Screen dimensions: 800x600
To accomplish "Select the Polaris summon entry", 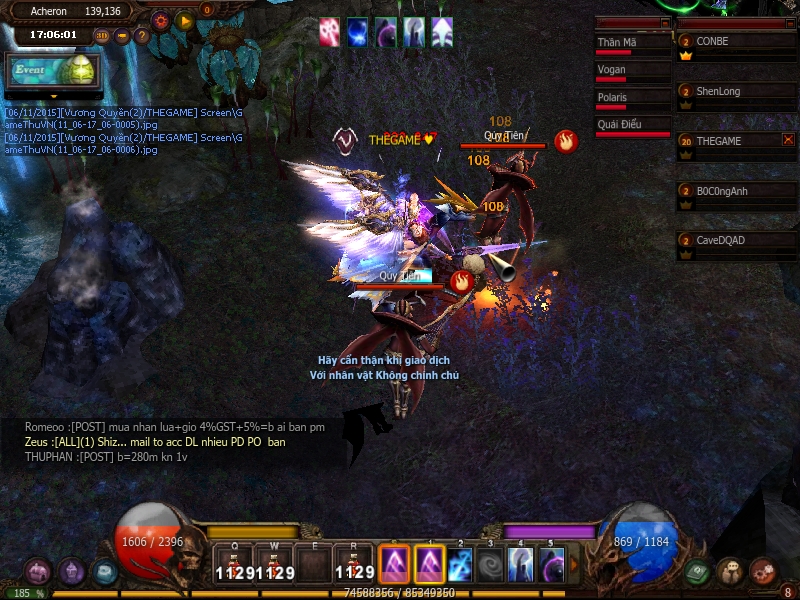I will pyautogui.click(x=633, y=99).
